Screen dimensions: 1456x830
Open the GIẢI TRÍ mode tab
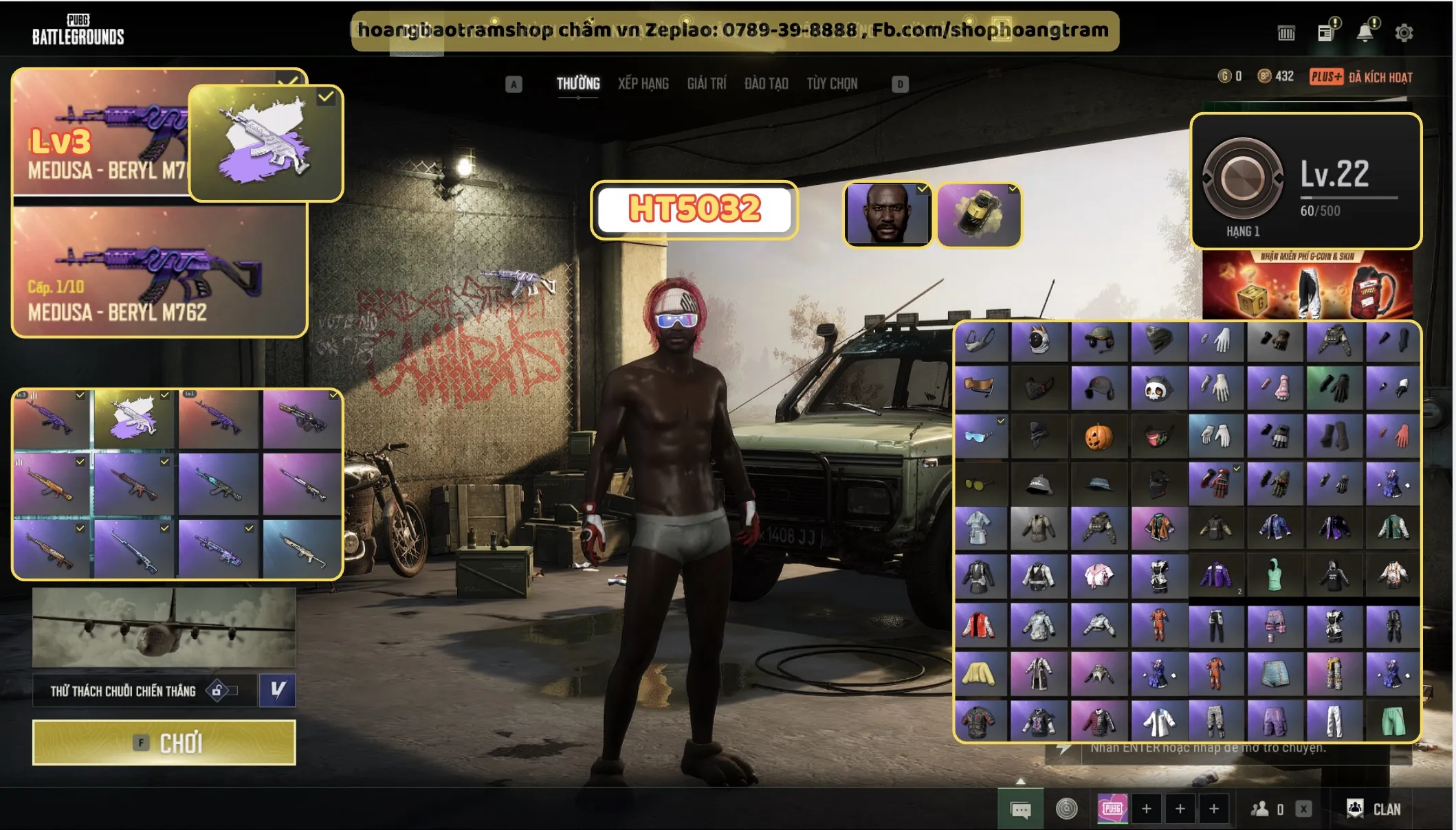706,84
